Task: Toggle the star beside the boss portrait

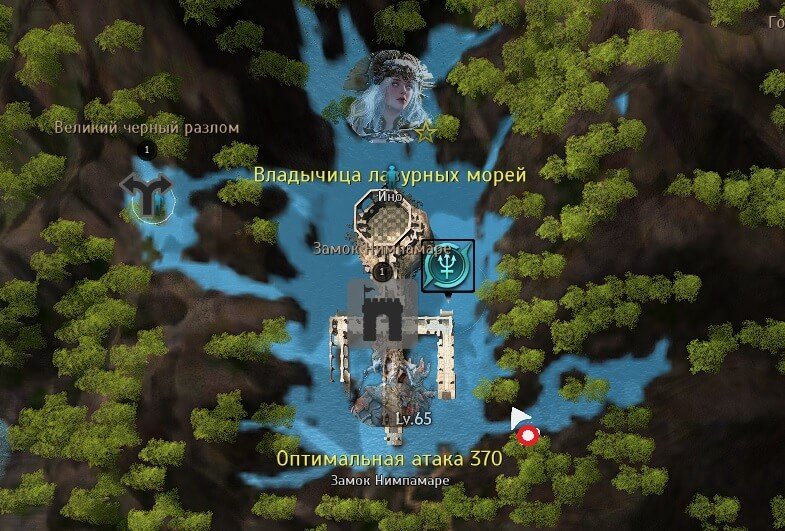Action: pyautogui.click(x=426, y=132)
